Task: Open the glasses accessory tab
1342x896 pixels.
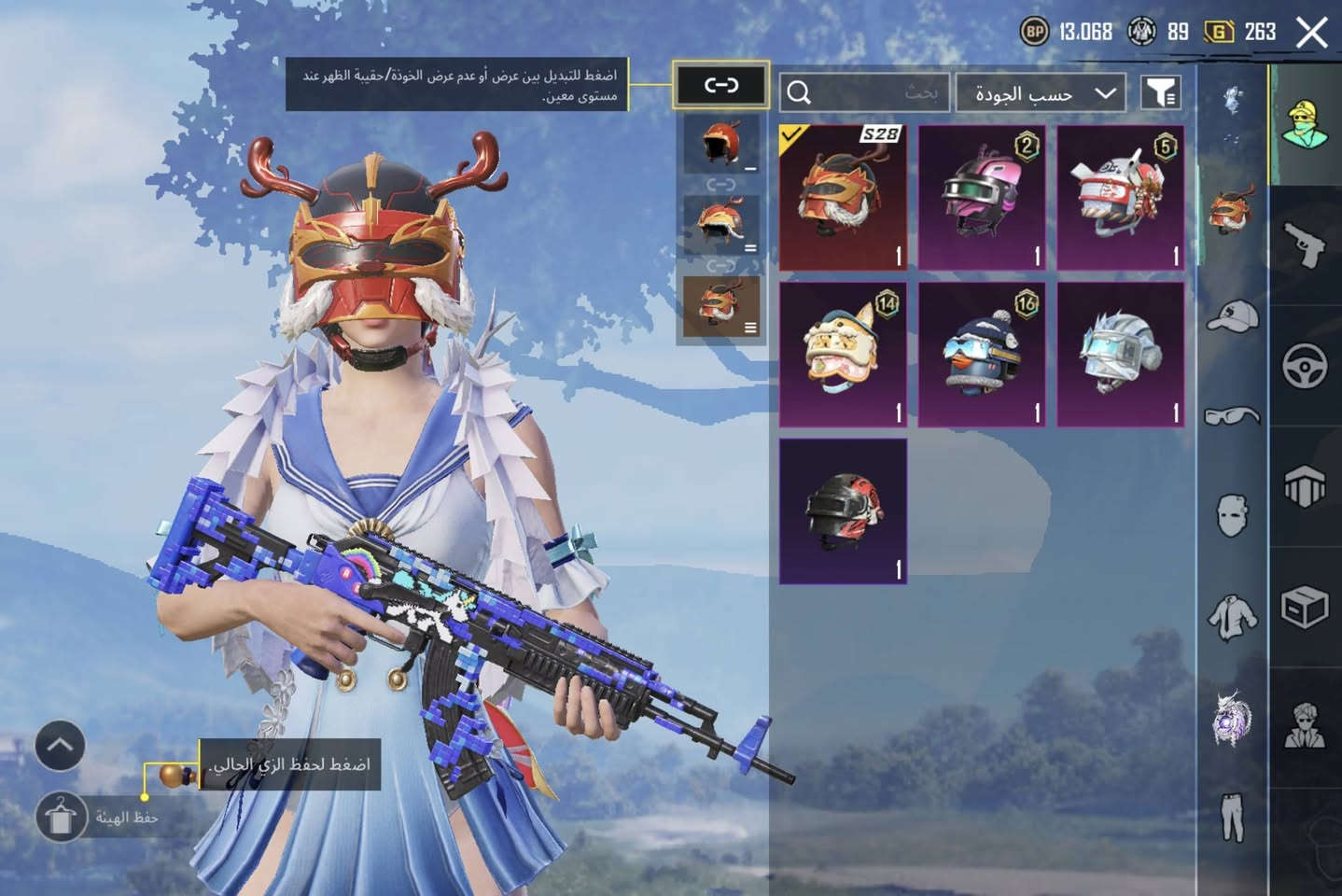Action: (1232, 415)
